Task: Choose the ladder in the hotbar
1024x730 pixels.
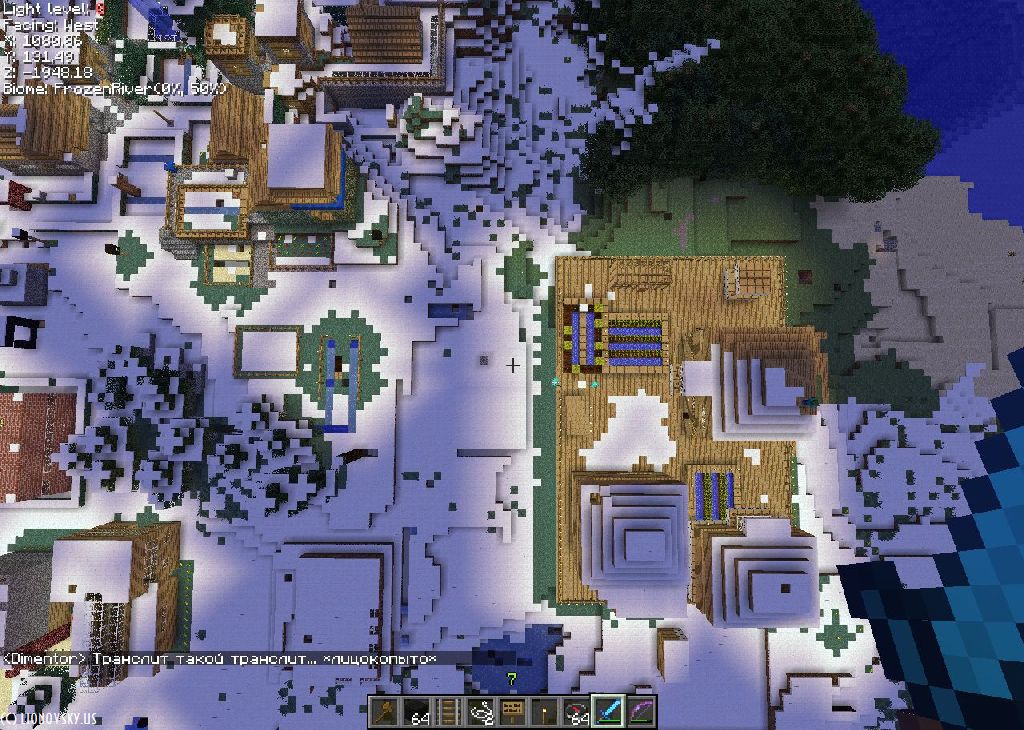Action: 448,712
